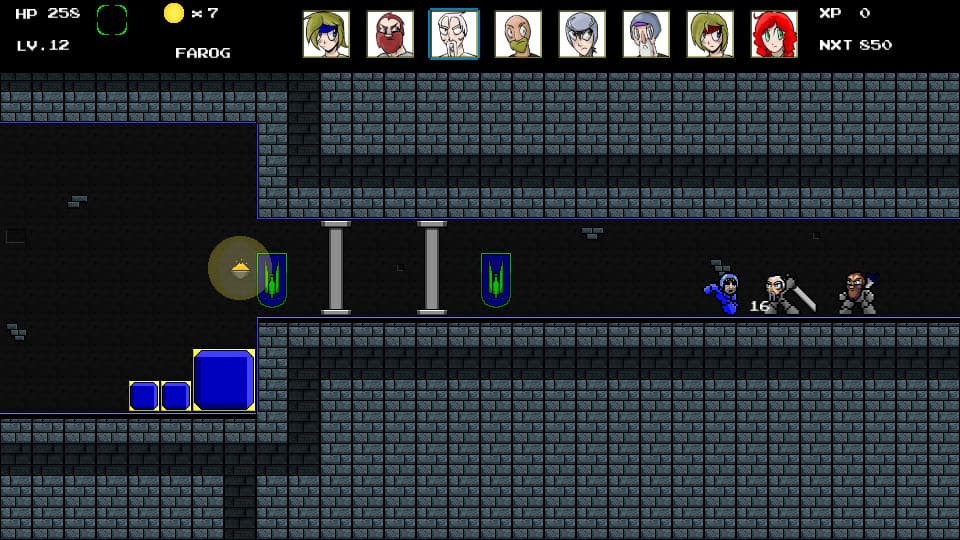This screenshot has height=540, width=960.
Task: Choose the red-bearded character portrait
Action: point(390,35)
